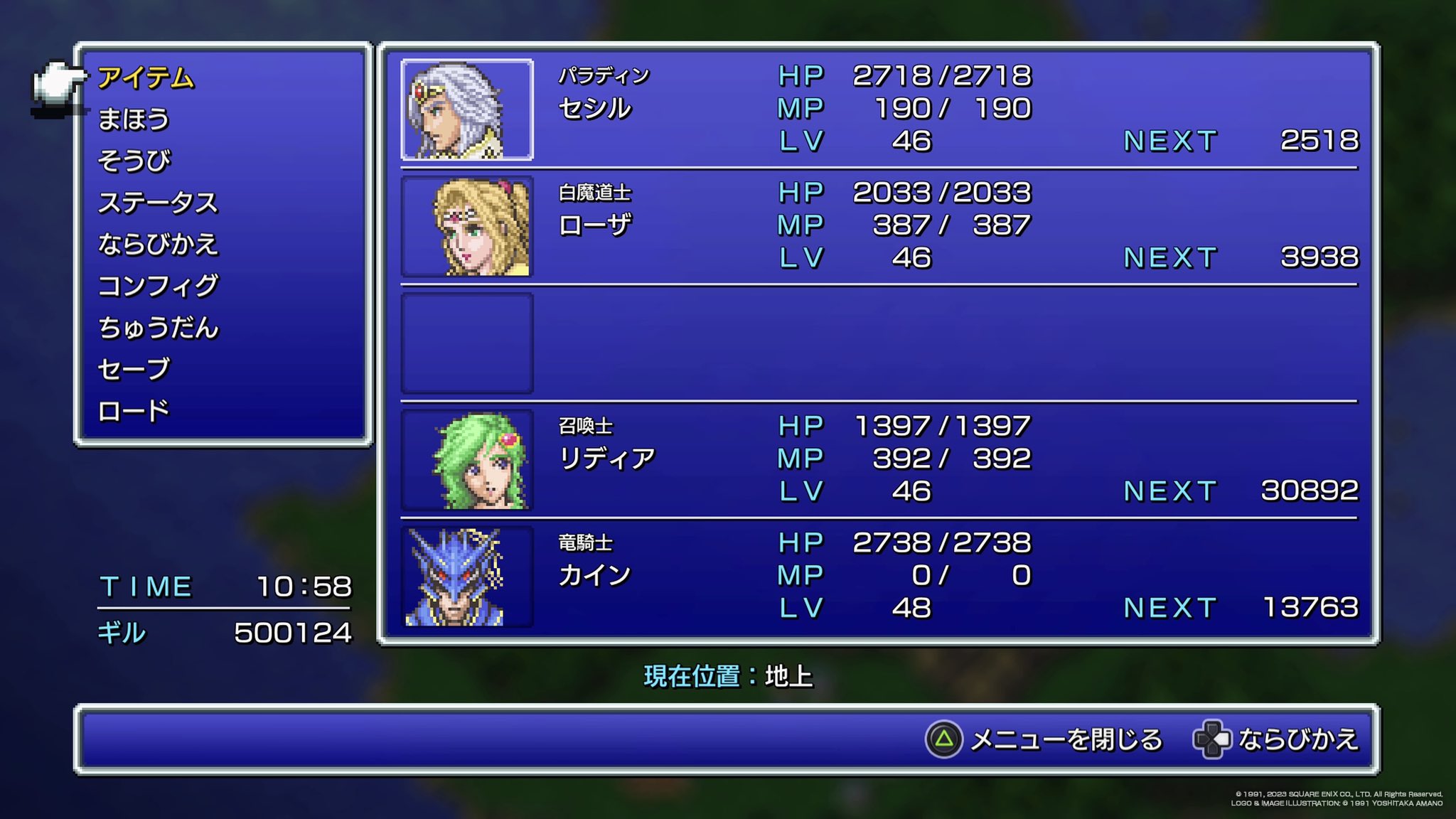Select そうび to view equipment
1456x819 pixels.
pos(135,160)
